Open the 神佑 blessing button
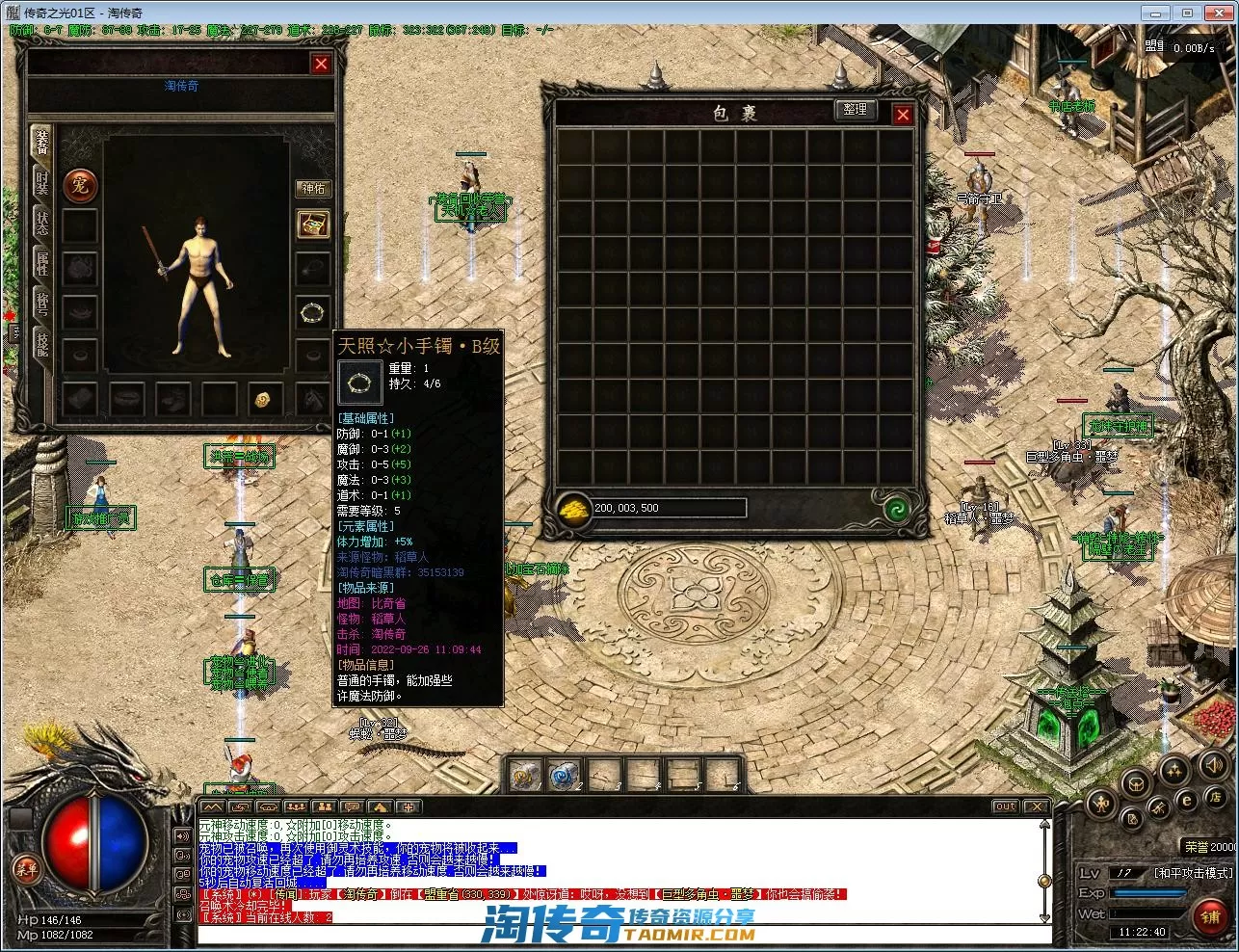The width and height of the screenshot is (1239, 952). tap(313, 189)
